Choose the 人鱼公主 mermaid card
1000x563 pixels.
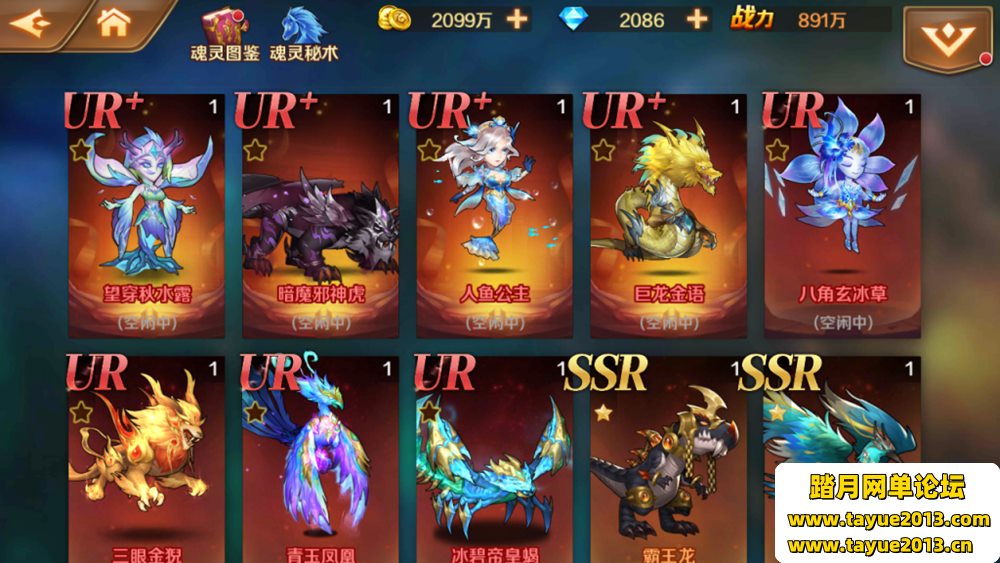494,215
